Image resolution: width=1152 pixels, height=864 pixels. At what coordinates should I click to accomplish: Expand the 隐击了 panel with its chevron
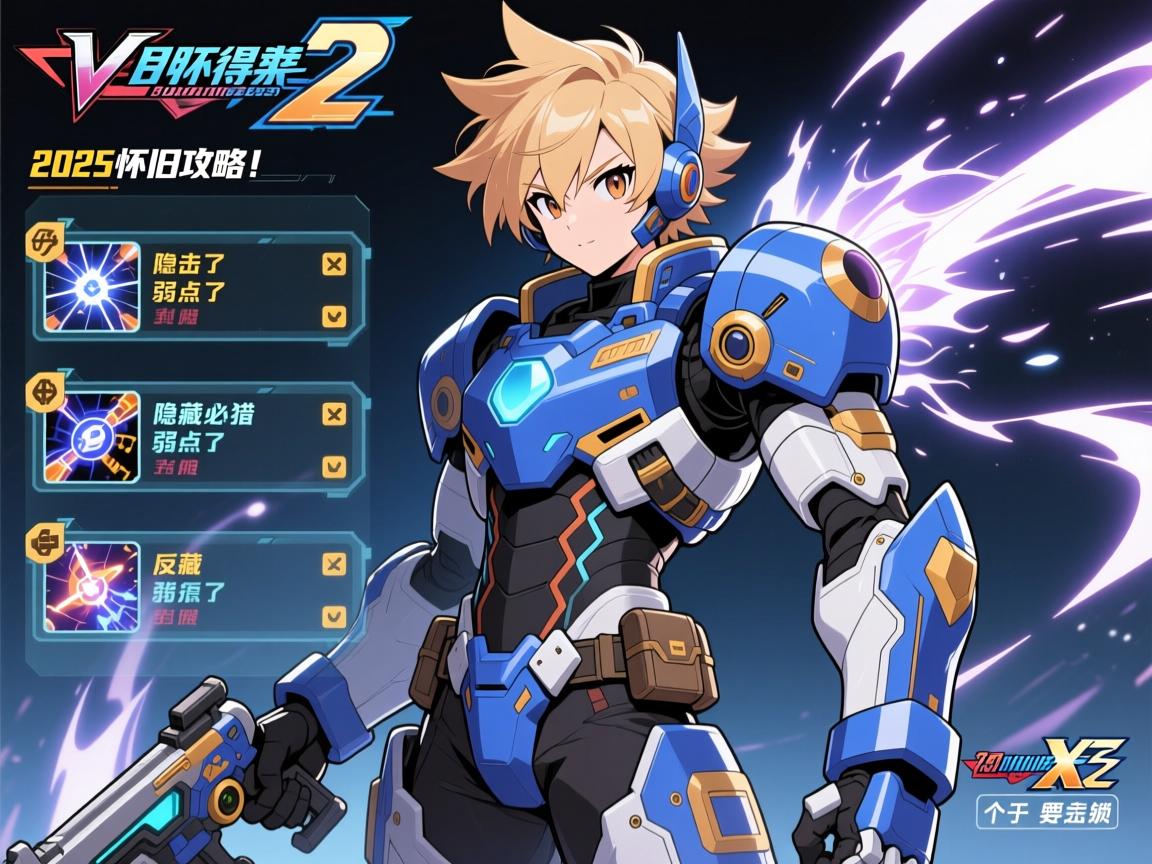coord(335,316)
